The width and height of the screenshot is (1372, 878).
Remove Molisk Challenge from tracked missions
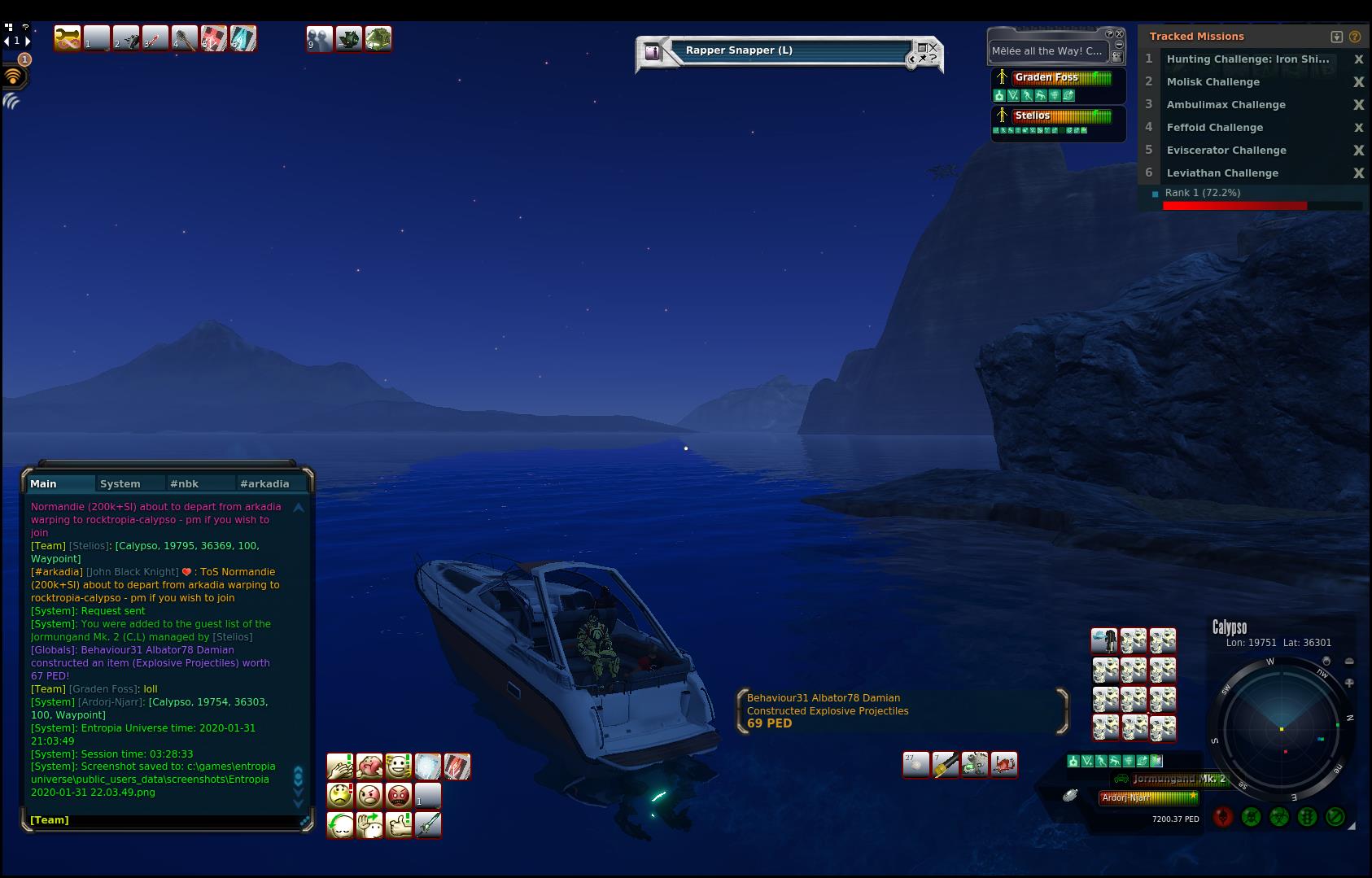tap(1358, 82)
